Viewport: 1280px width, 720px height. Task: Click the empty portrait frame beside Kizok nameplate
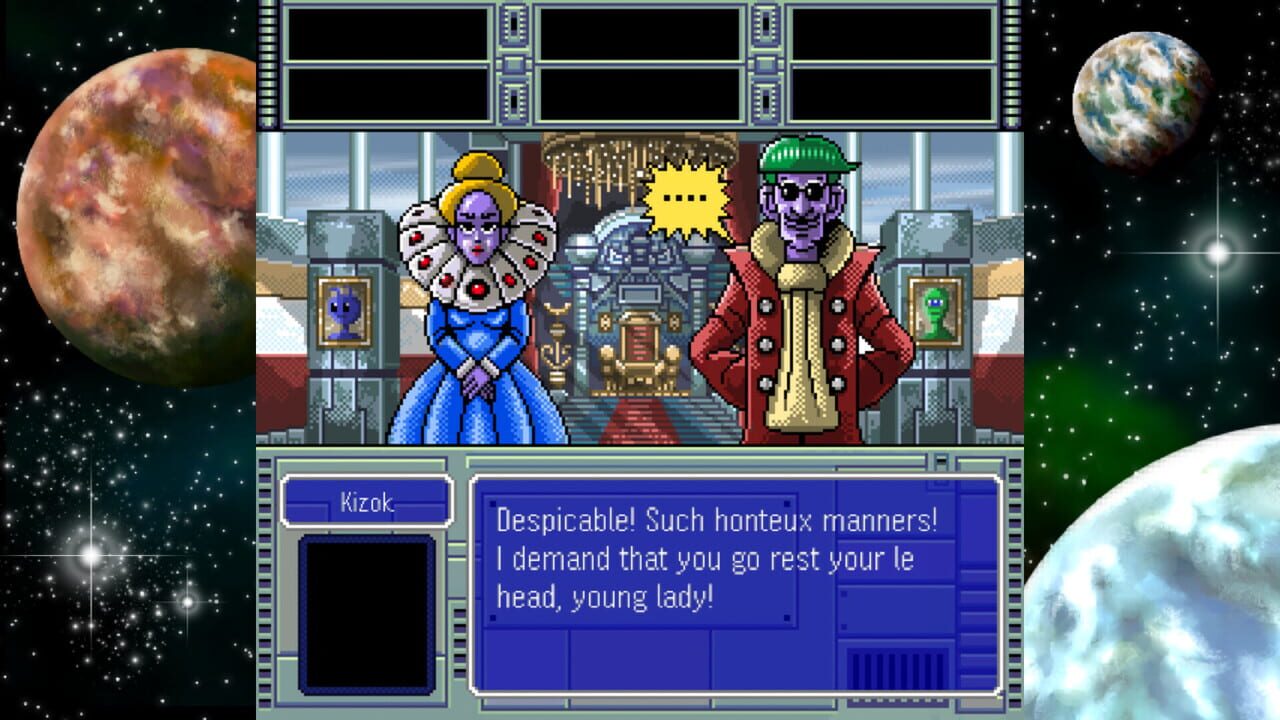(365, 612)
